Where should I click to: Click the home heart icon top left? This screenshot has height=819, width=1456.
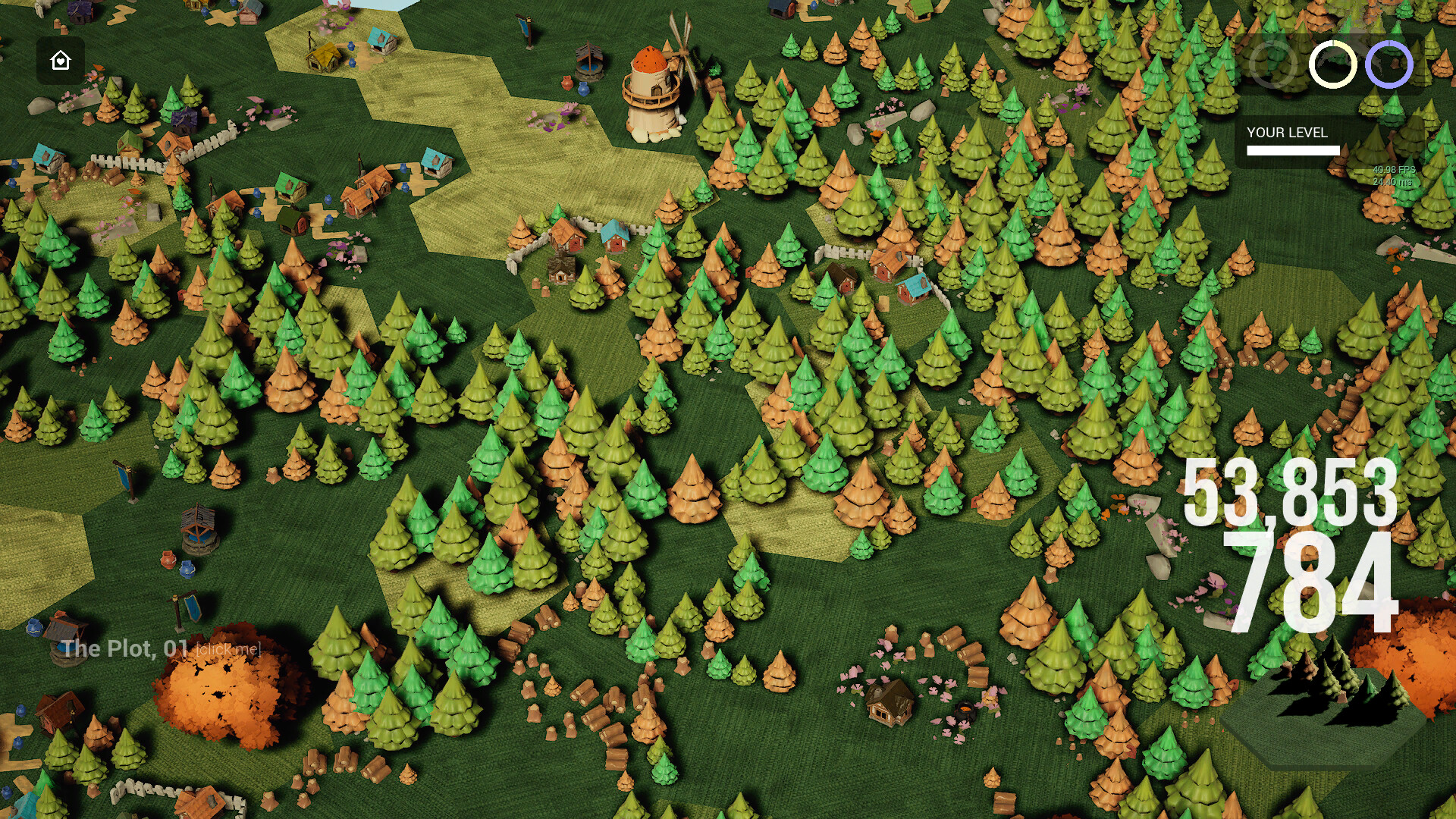[60, 60]
